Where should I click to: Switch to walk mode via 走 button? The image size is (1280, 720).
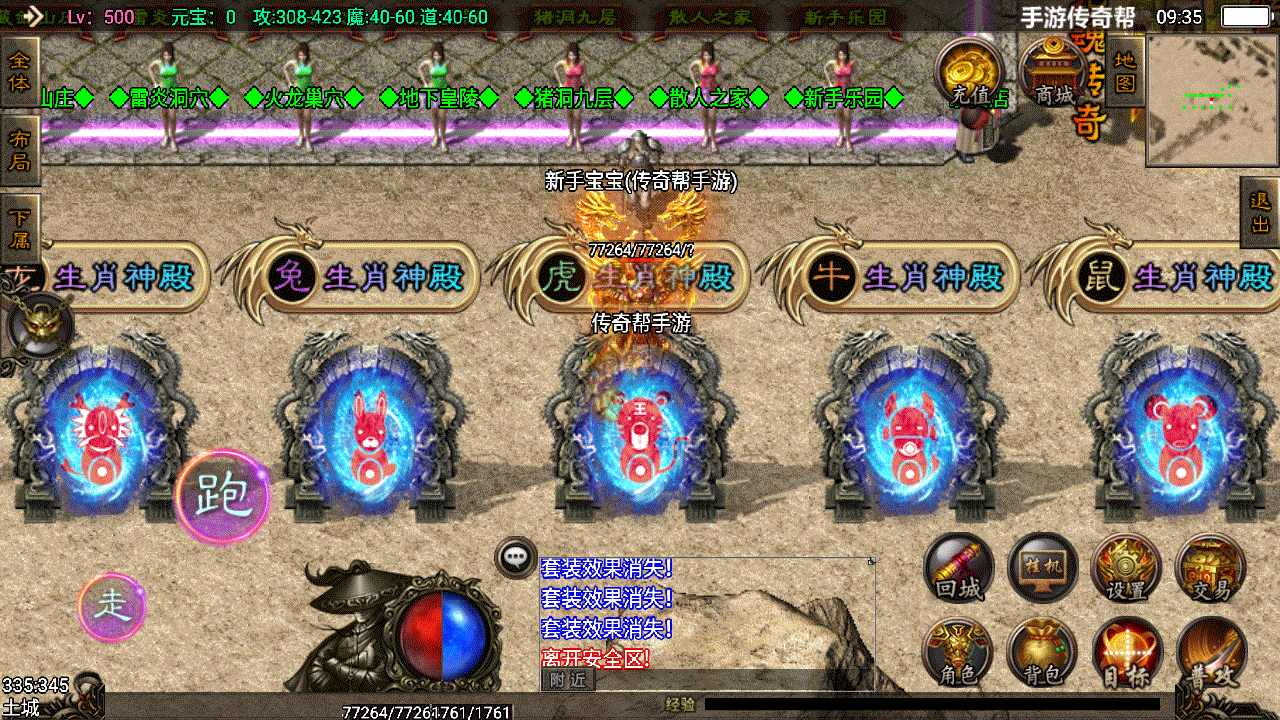[112, 607]
